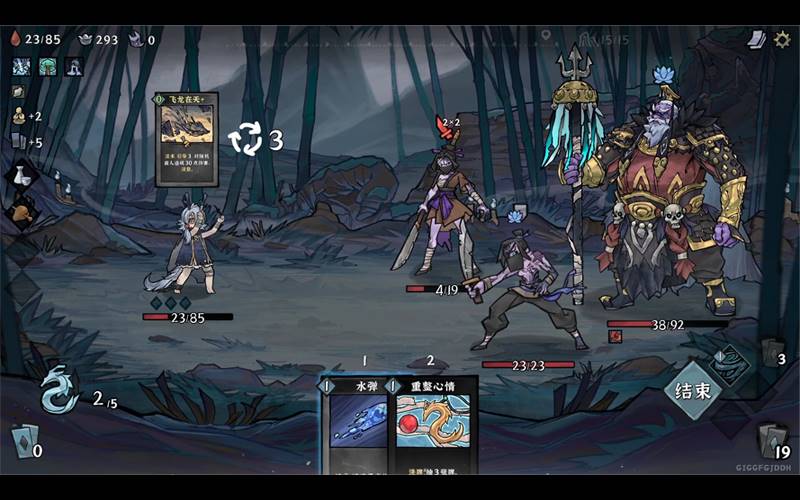800x500 pixels.
Task: Inspect the green tree relic icon
Action: pos(47,67)
